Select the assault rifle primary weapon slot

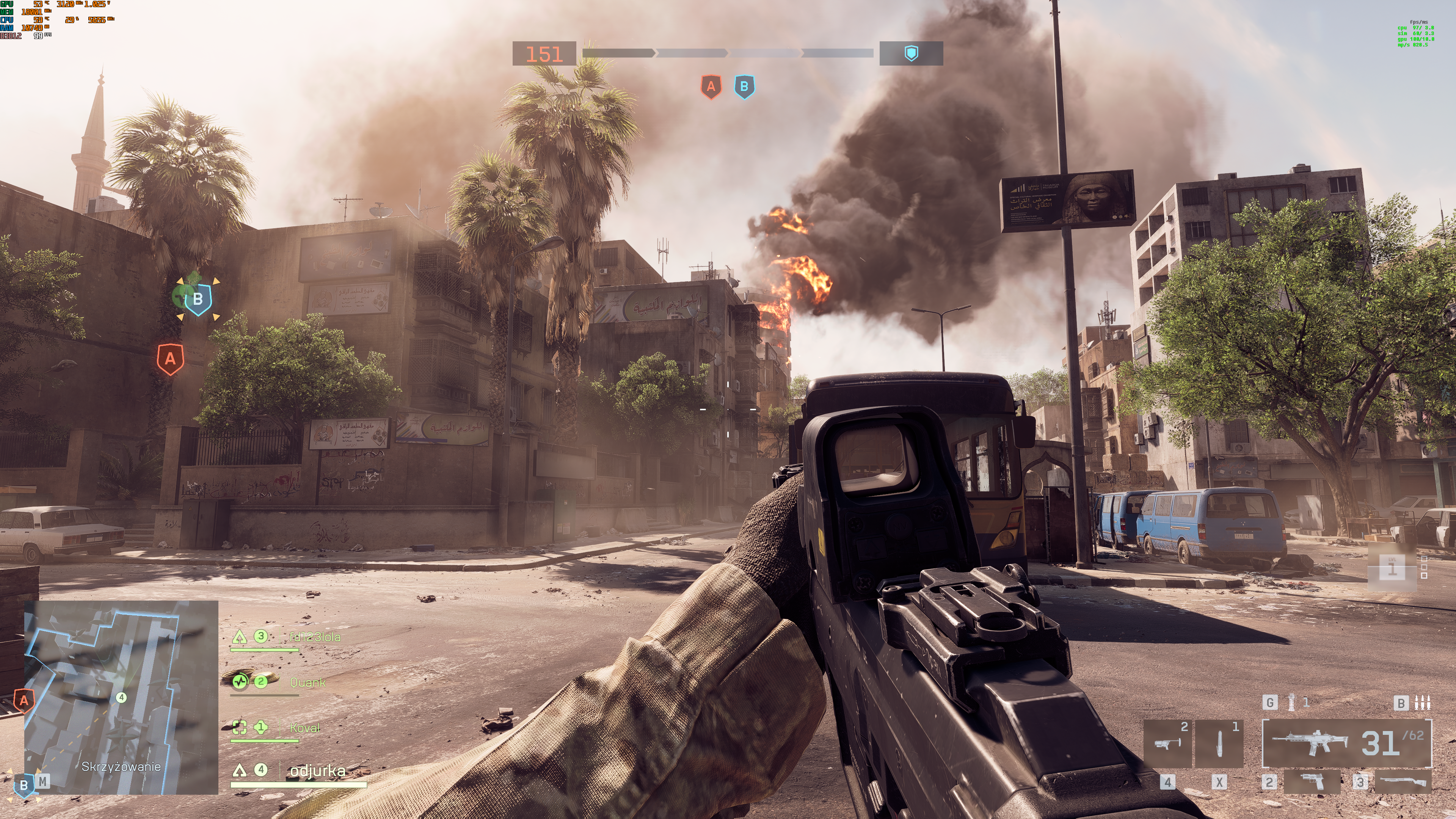1346,743
